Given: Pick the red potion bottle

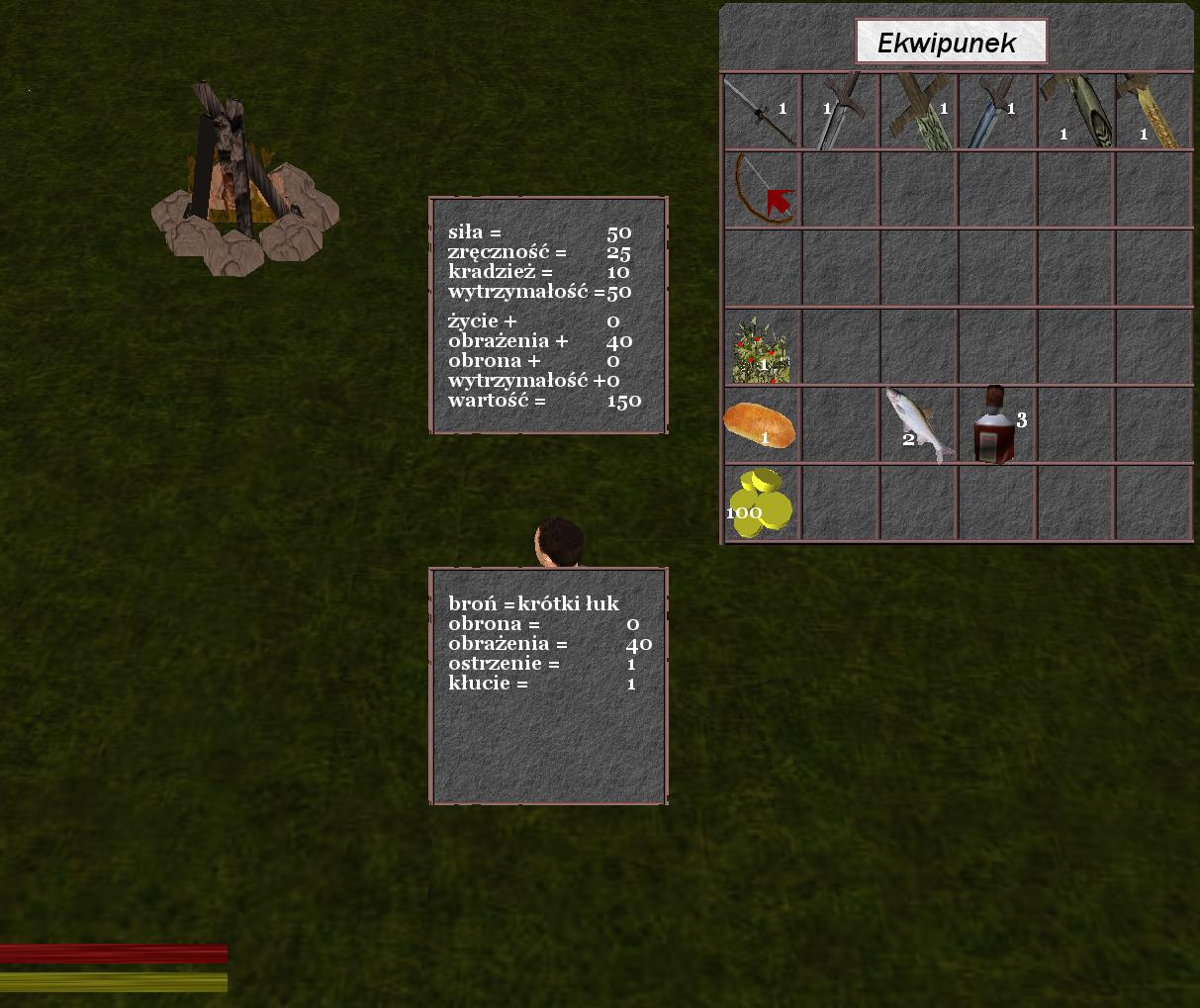Looking at the screenshot, I should tap(995, 425).
